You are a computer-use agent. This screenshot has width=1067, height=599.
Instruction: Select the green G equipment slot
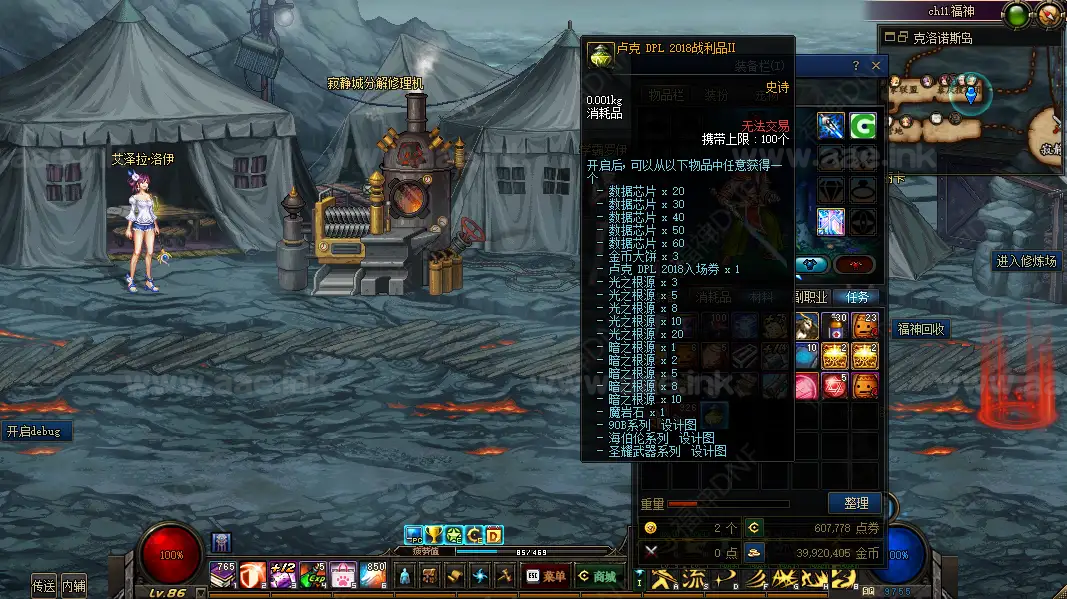tap(862, 126)
